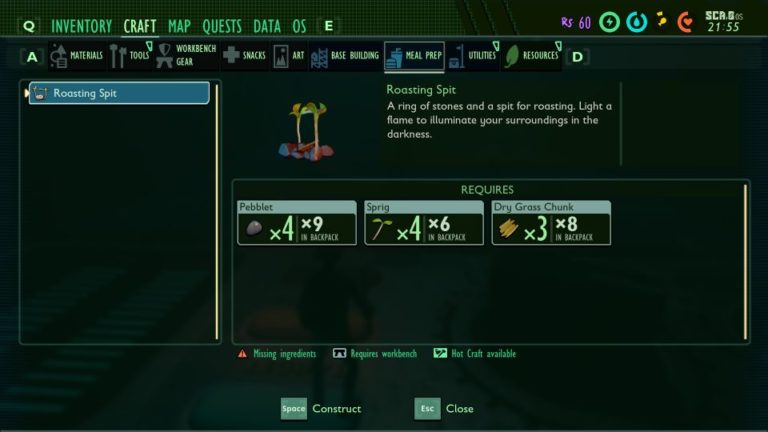This screenshot has height=432, width=768.
Task: Select the Meal Prep category
Action: click(413, 56)
